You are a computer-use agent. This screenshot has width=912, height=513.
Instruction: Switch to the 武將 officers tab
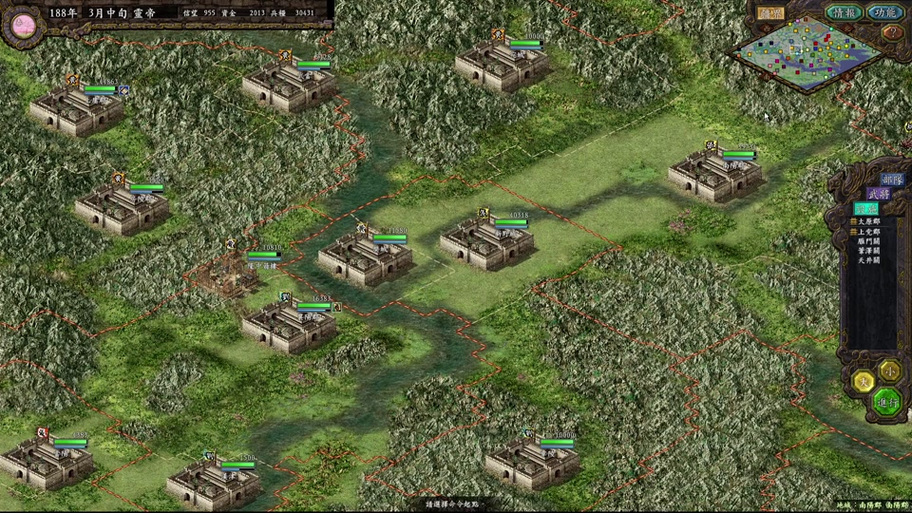coord(877,193)
